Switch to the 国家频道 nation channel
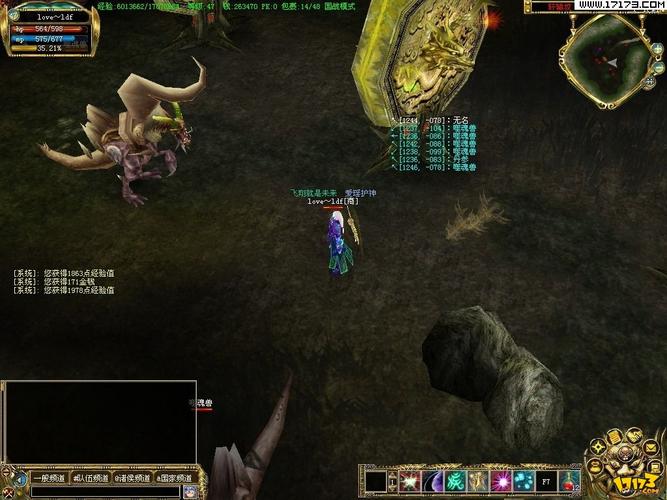The height and width of the screenshot is (500, 667). pyautogui.click(x=172, y=478)
